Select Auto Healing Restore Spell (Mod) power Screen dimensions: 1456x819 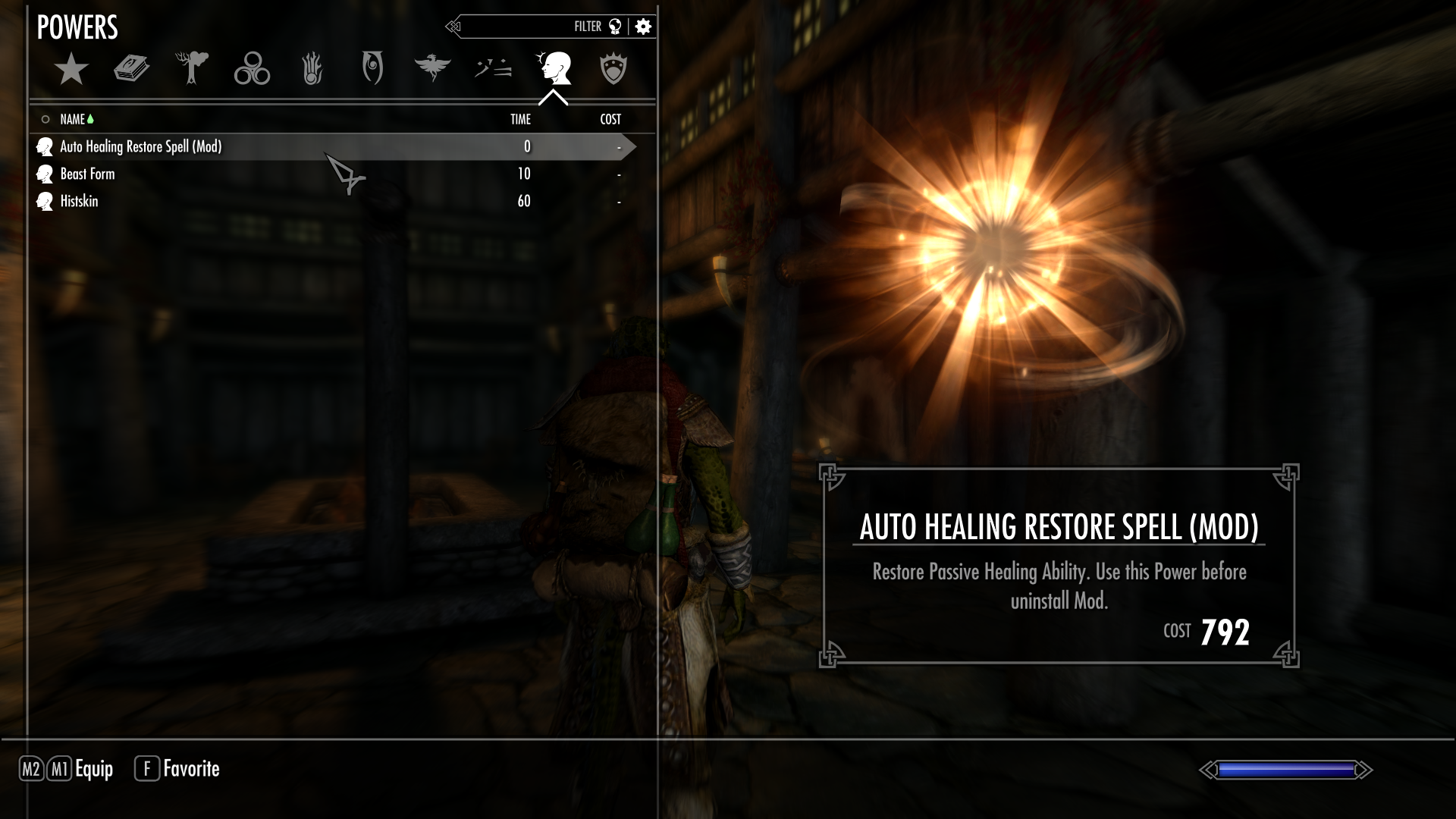(x=141, y=146)
